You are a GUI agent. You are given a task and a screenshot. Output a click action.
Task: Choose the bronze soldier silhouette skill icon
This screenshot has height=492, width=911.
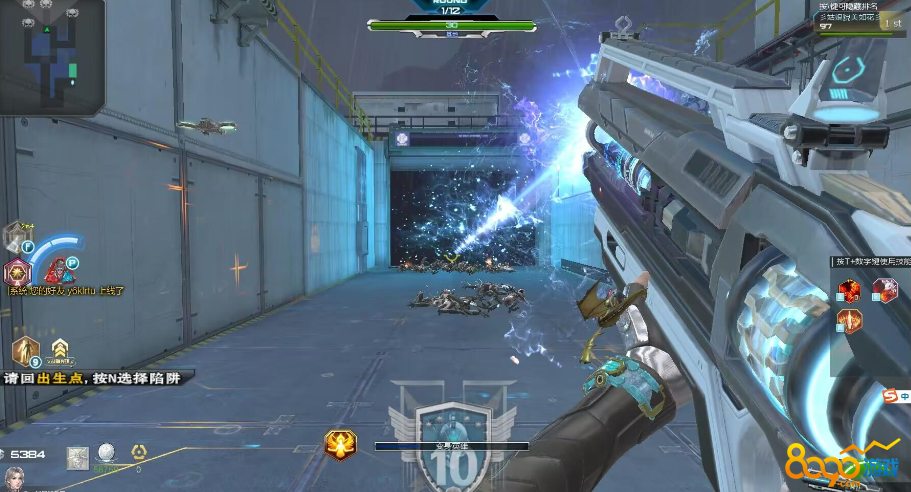click(x=25, y=350)
